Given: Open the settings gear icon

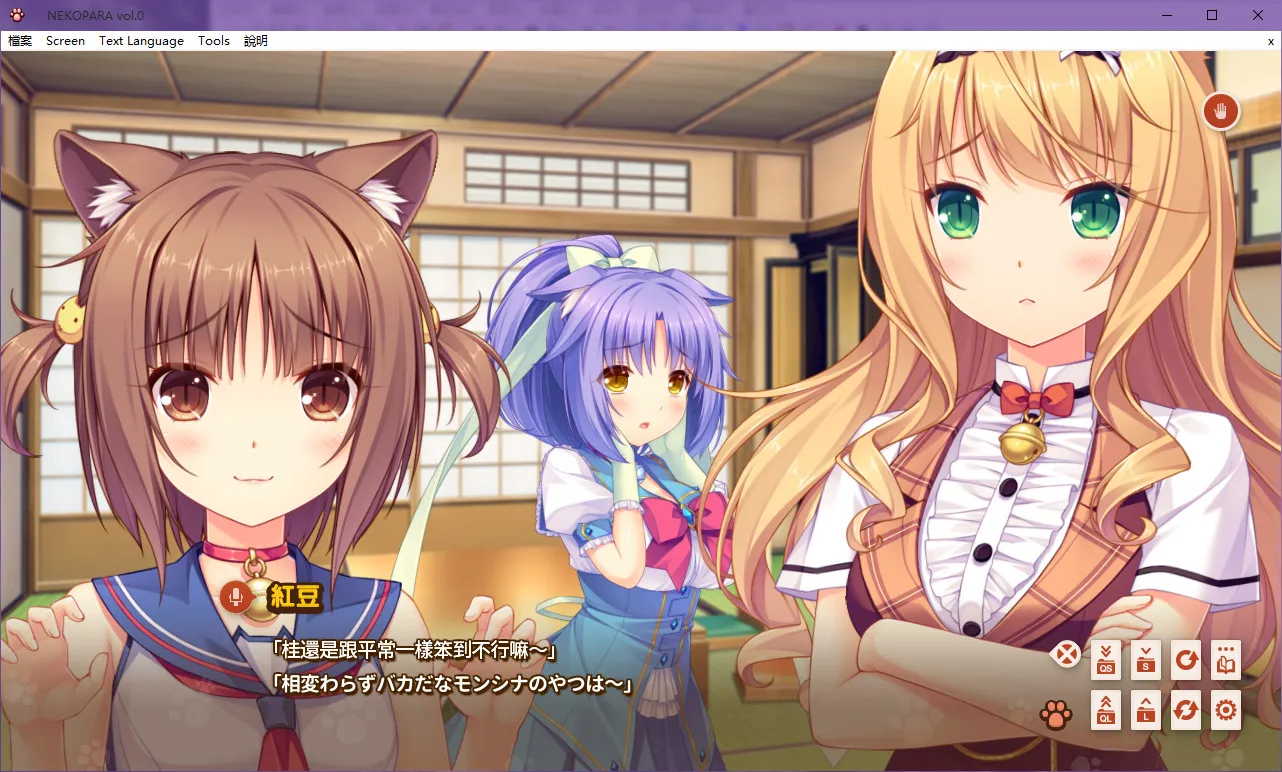Looking at the screenshot, I should pos(1224,711).
